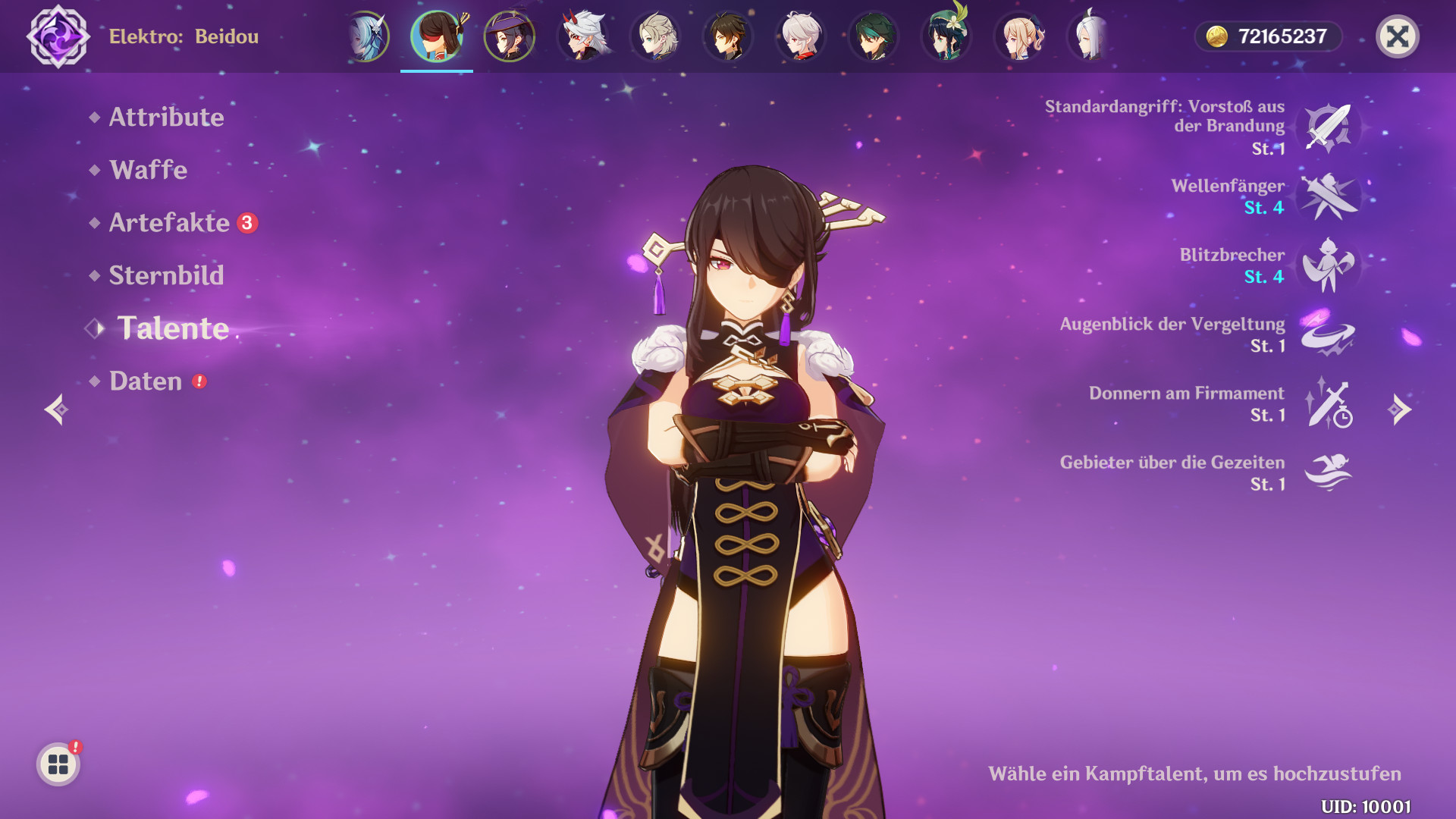
Task: Open Artefakte with the notification badge
Action: pyautogui.click(x=171, y=223)
